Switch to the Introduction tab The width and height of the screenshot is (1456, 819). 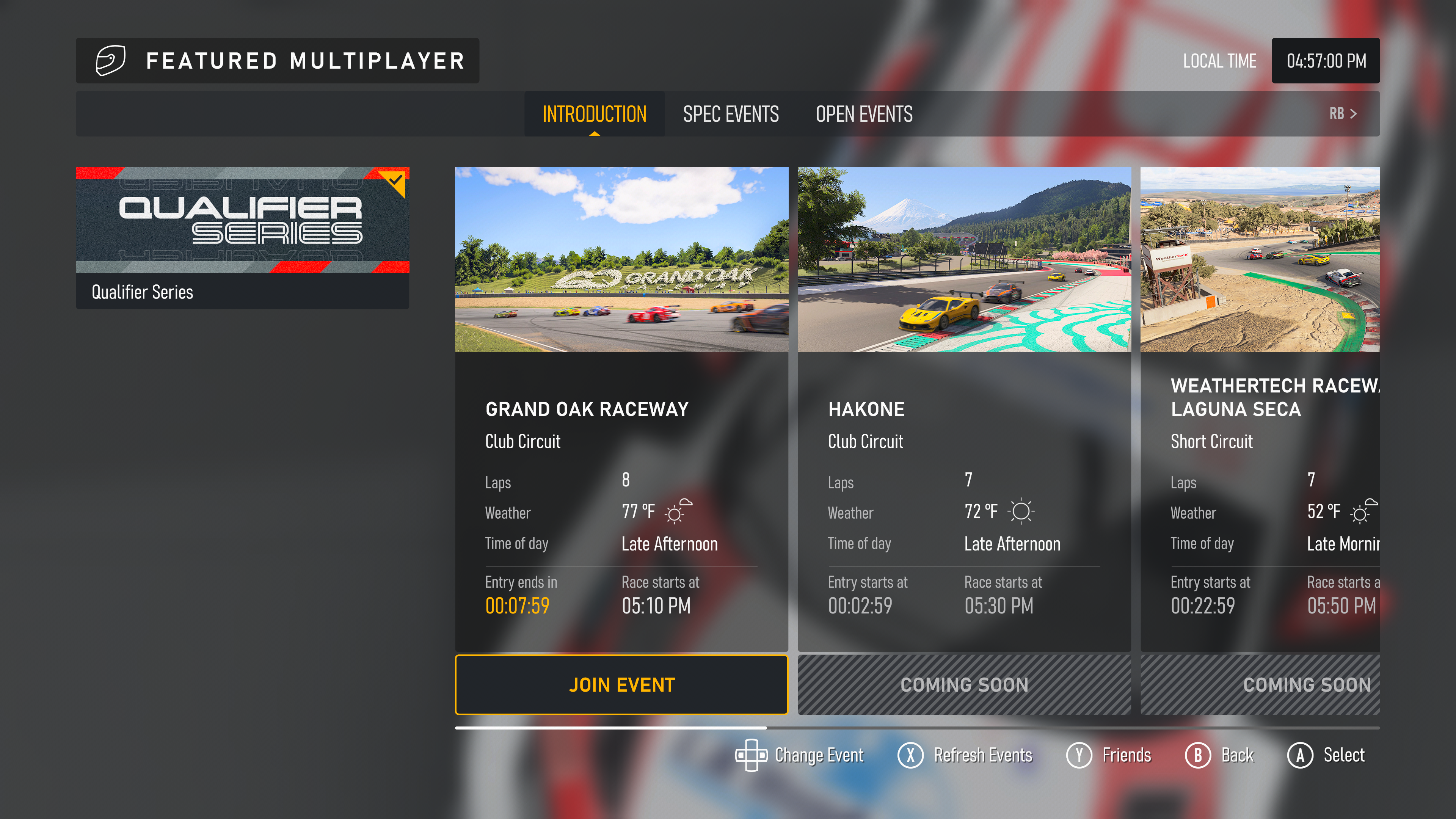point(594,114)
